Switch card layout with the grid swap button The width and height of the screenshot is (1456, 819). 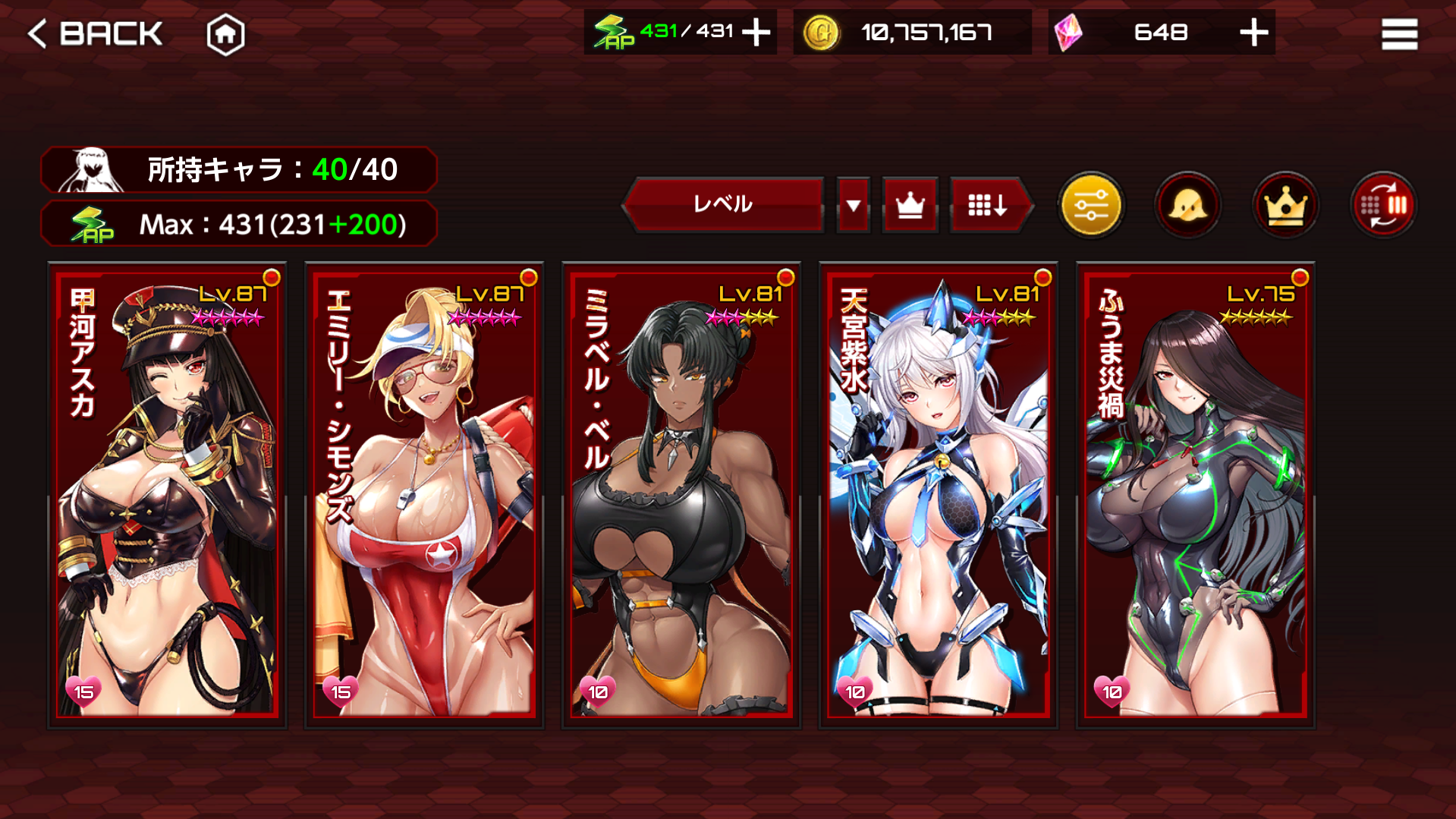pyautogui.click(x=1383, y=205)
